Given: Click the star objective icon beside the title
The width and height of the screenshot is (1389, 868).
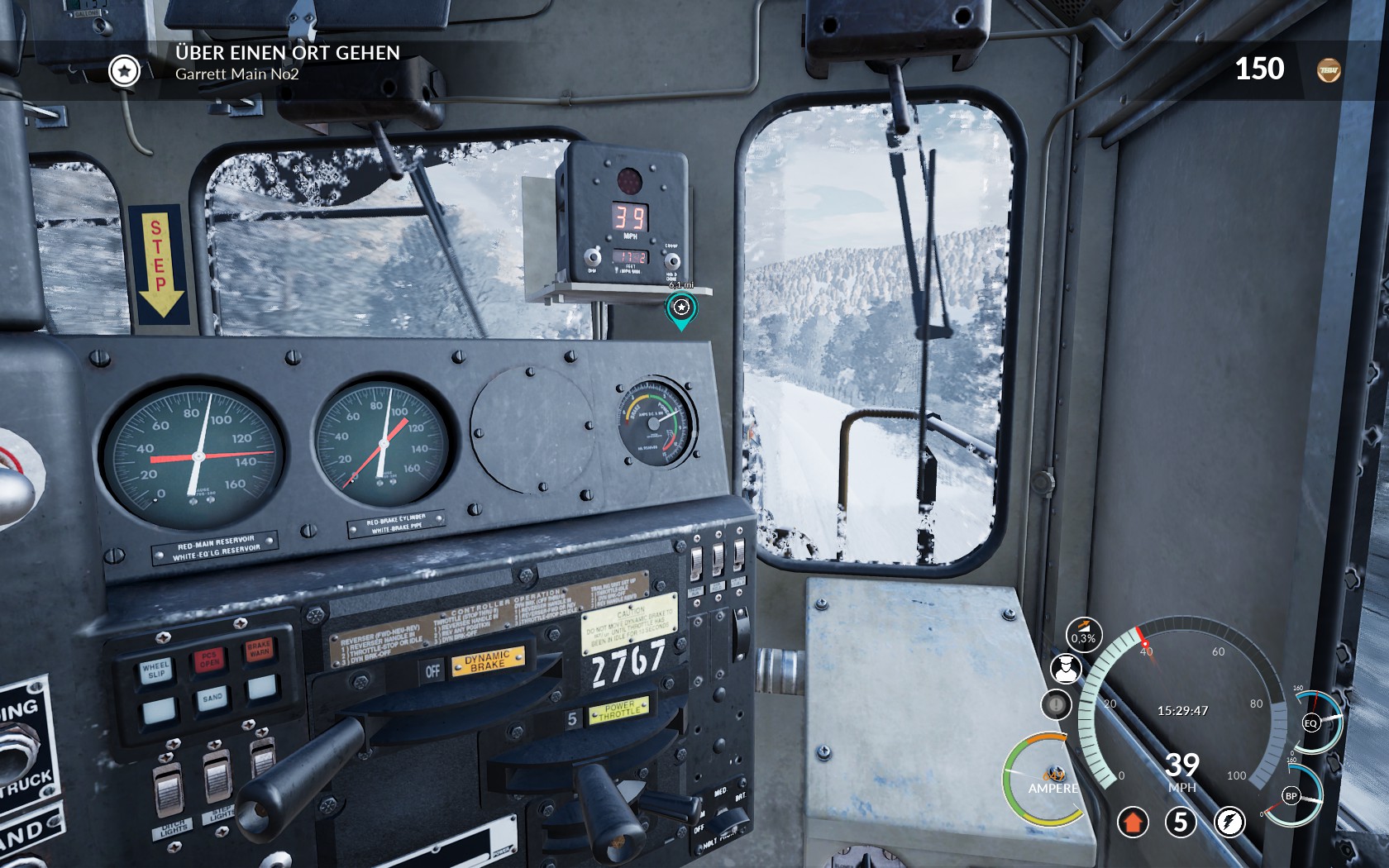Looking at the screenshot, I should pos(124,71).
